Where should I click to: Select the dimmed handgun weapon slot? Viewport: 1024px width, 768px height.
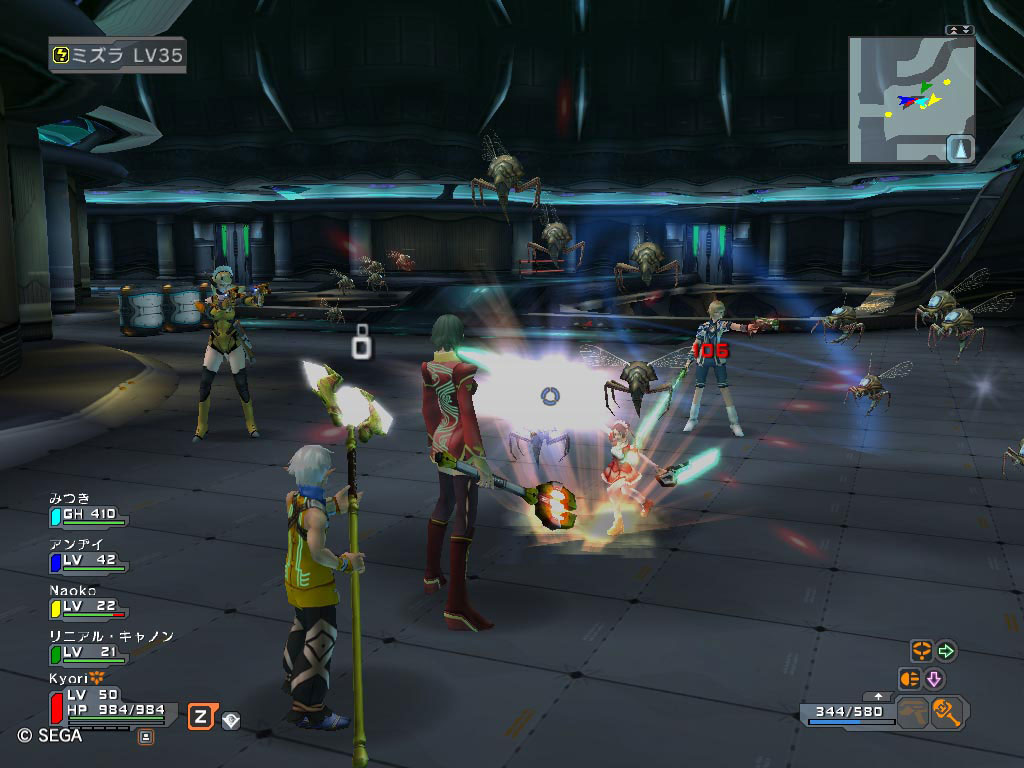(911, 713)
